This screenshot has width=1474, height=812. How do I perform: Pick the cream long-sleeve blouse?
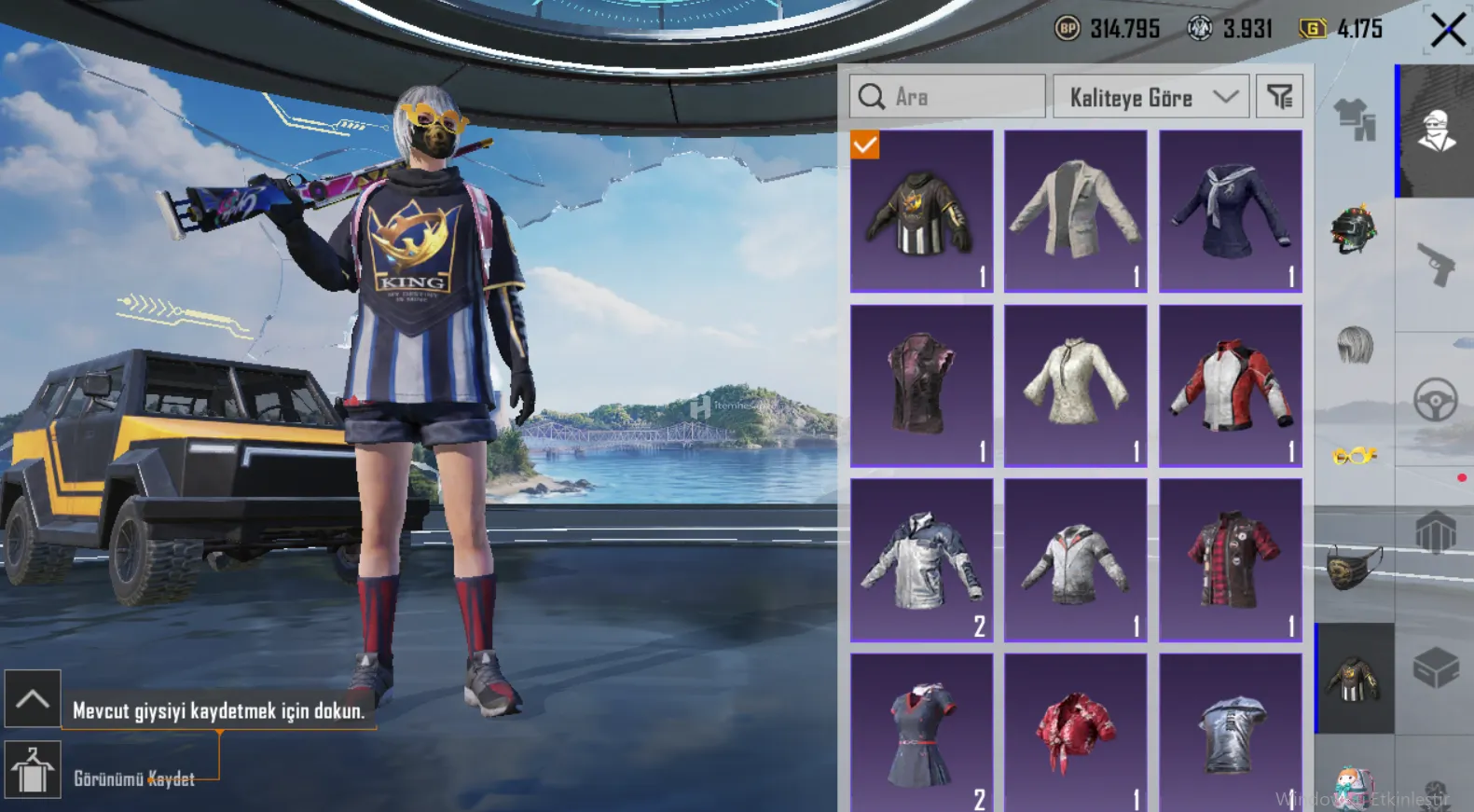tap(1075, 385)
